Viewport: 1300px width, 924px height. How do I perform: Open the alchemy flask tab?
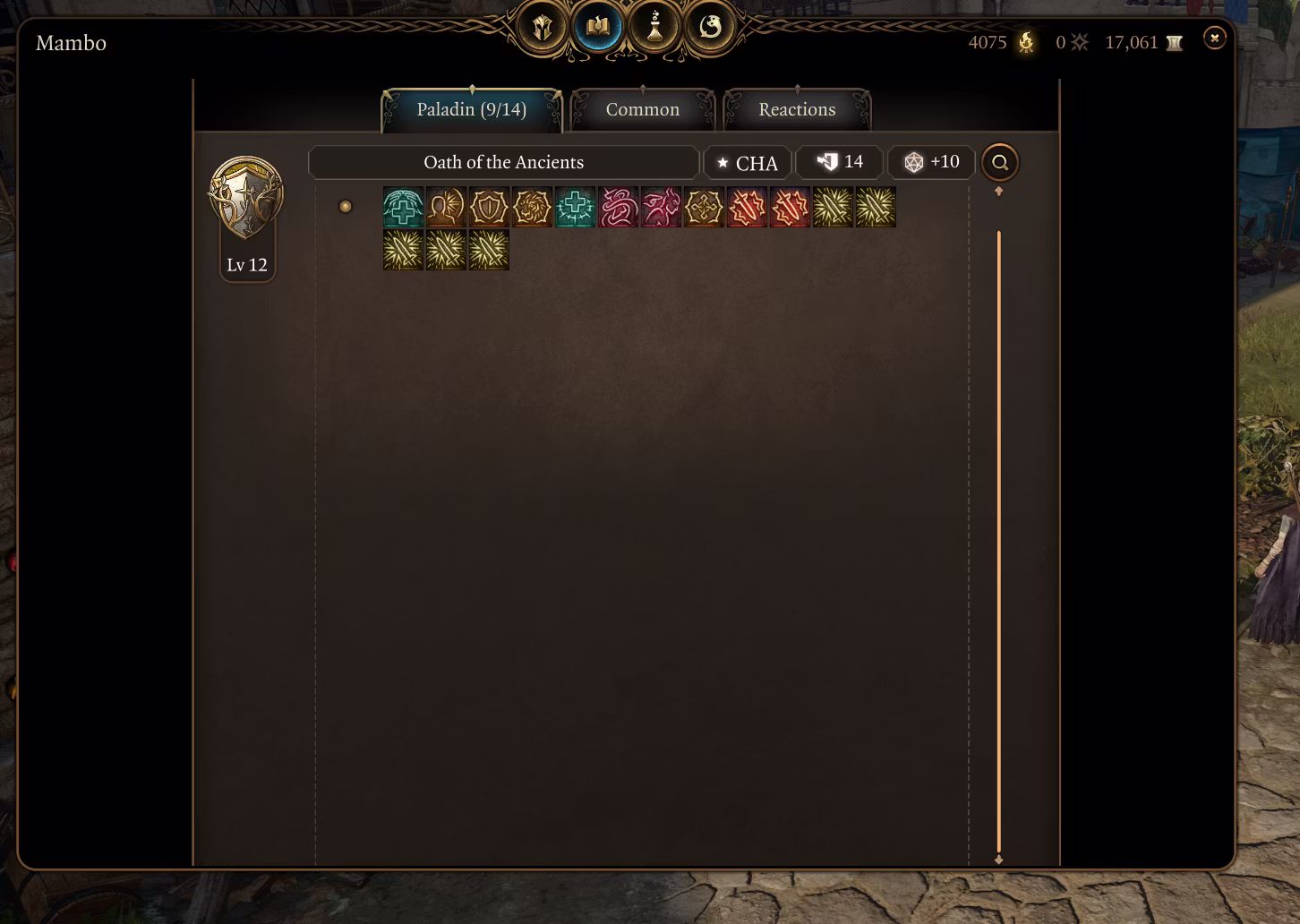point(654,28)
